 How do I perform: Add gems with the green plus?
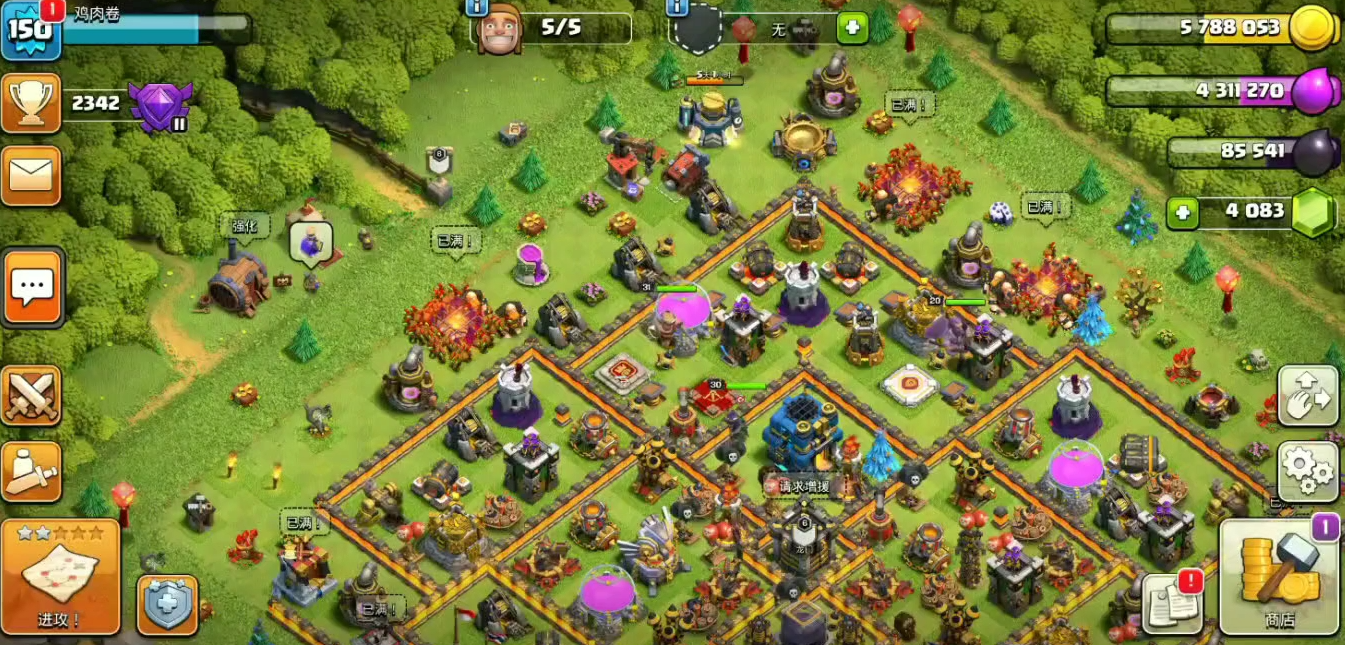tap(1183, 212)
